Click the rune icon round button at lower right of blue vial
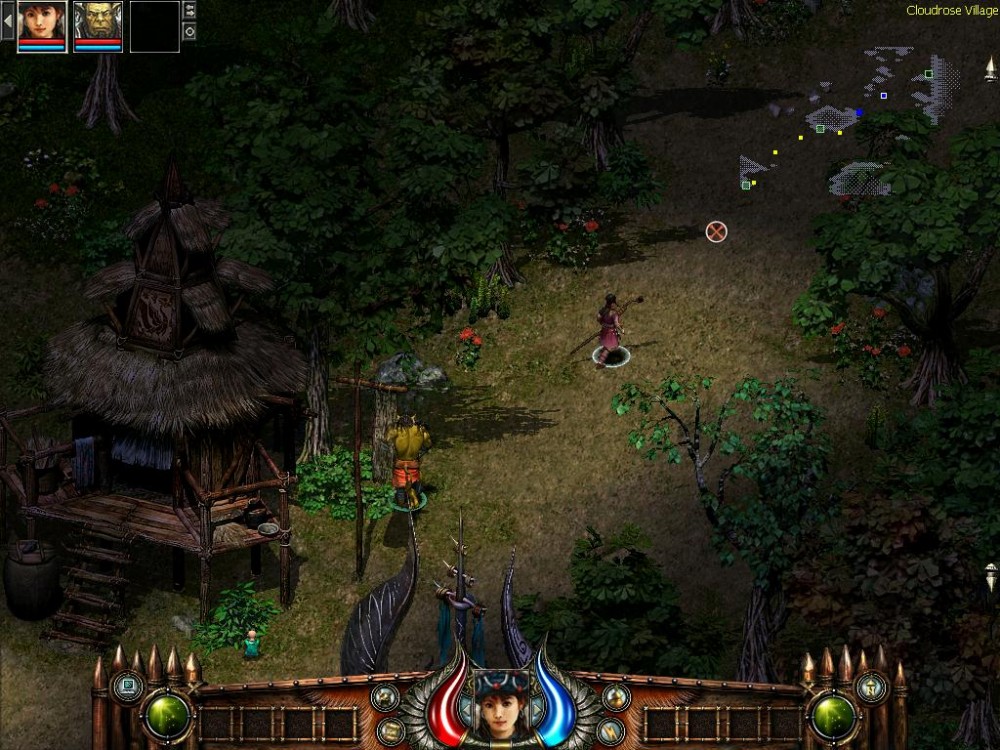The image size is (1000, 750). [610, 731]
